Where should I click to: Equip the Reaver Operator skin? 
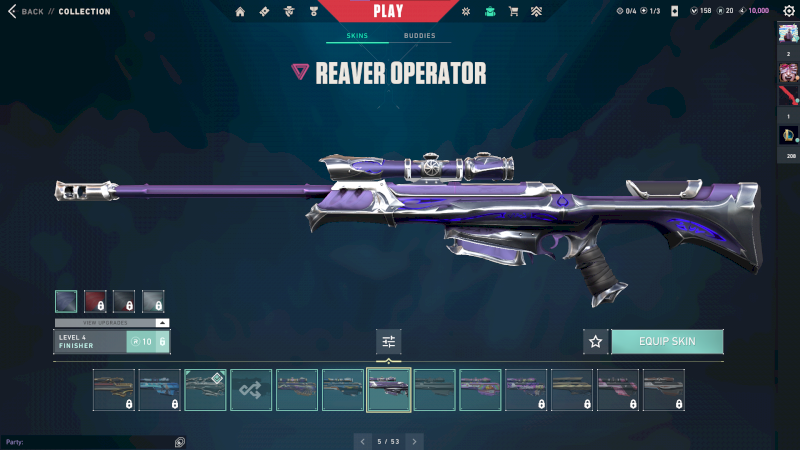[667, 342]
